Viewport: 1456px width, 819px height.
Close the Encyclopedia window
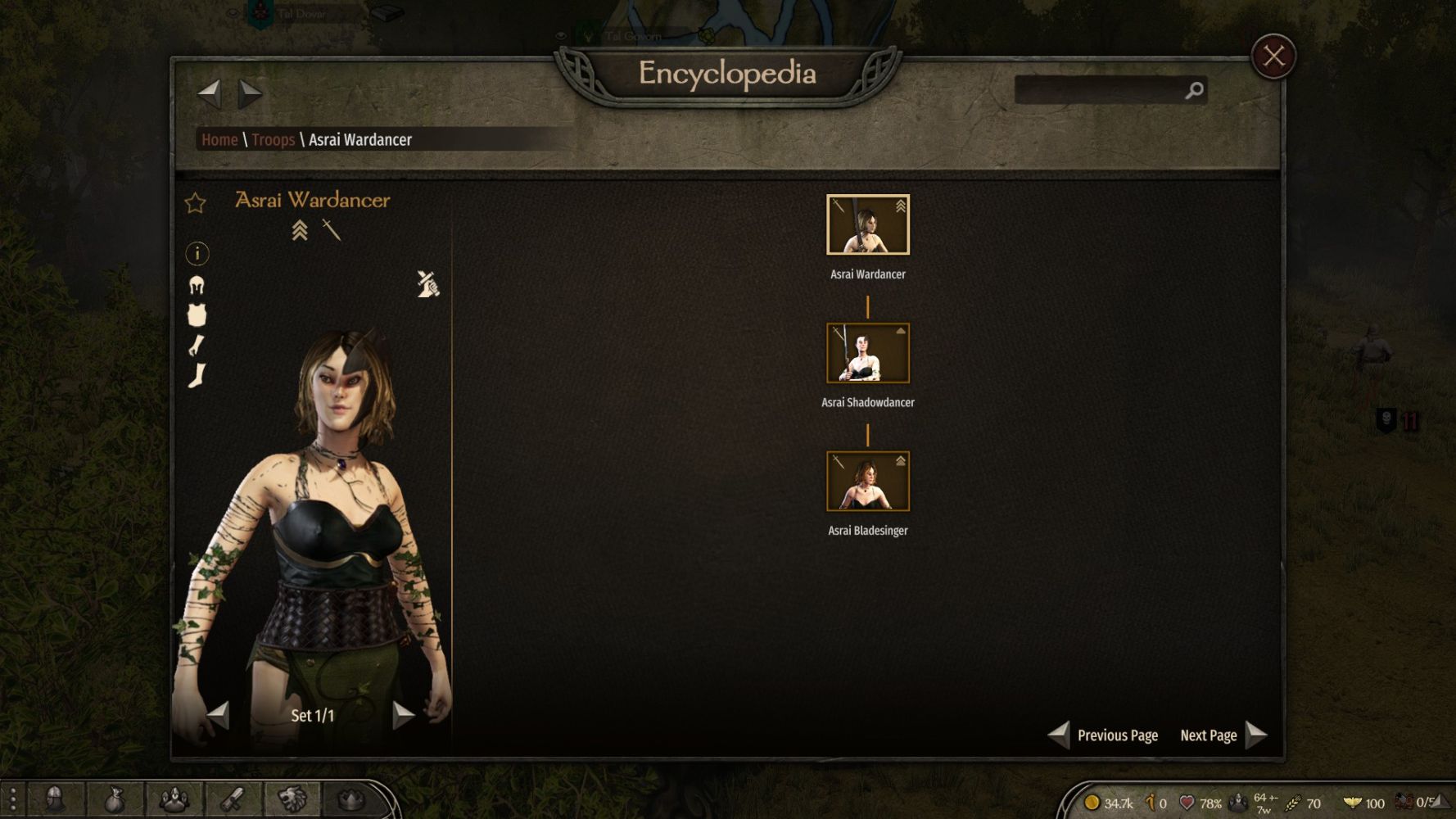tap(1273, 57)
